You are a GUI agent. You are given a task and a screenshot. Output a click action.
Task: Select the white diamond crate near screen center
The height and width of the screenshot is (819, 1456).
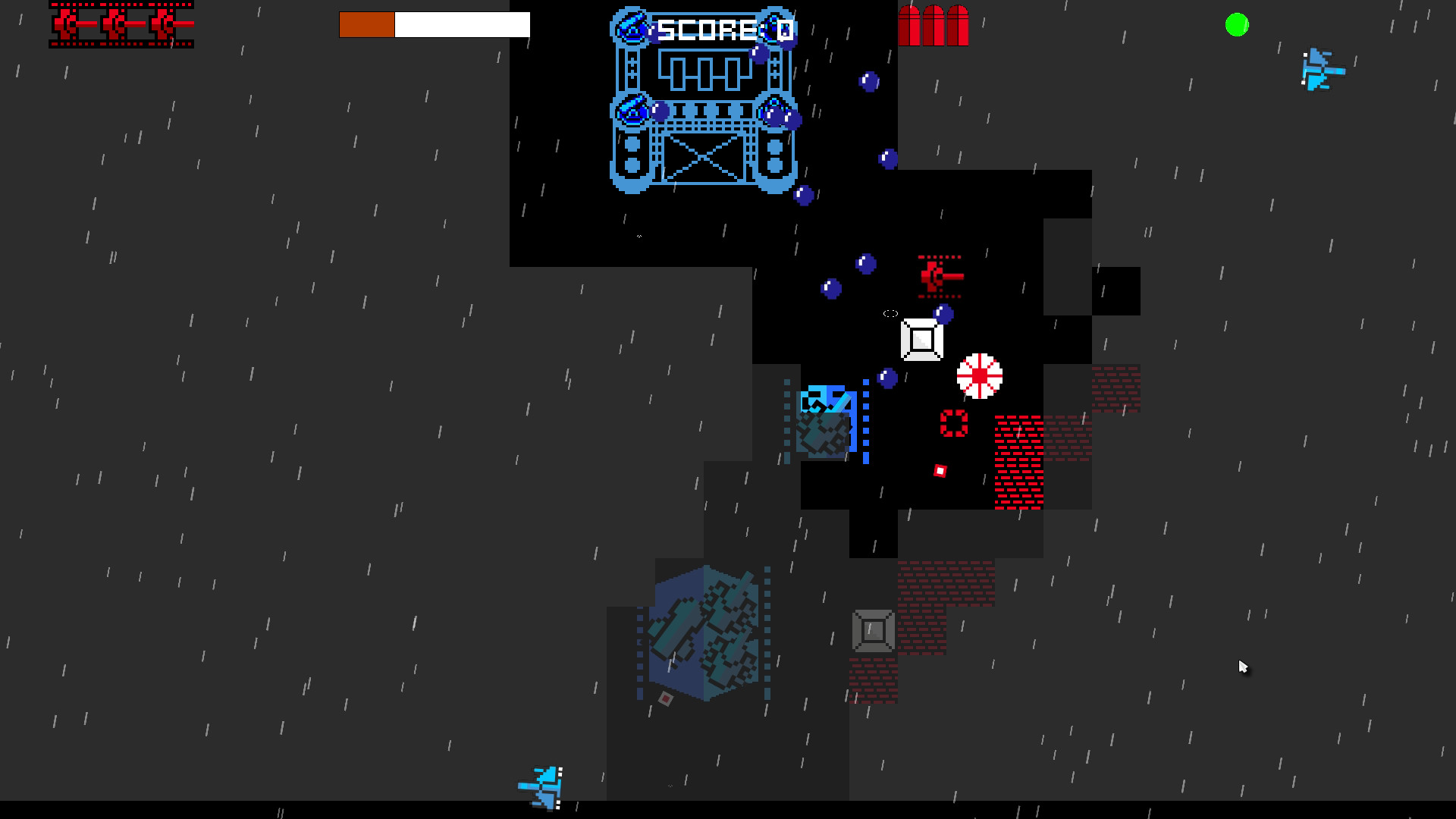[921, 339]
